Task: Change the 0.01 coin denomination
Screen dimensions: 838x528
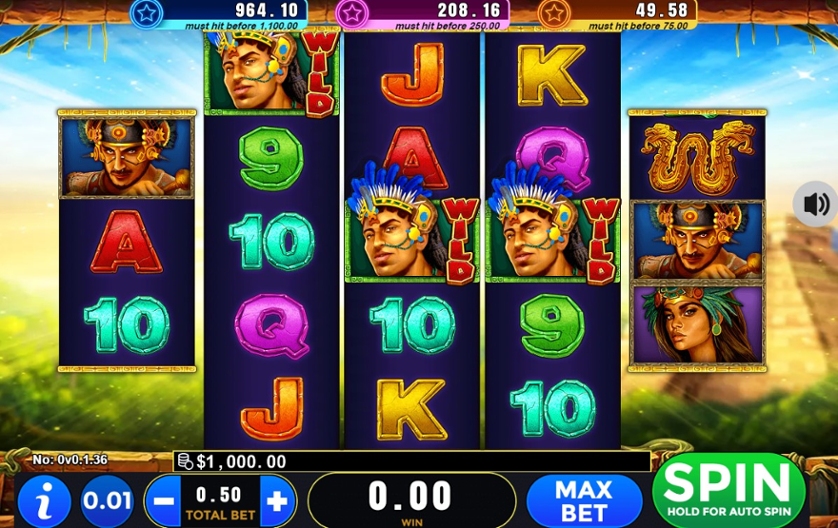Action: click(x=106, y=500)
